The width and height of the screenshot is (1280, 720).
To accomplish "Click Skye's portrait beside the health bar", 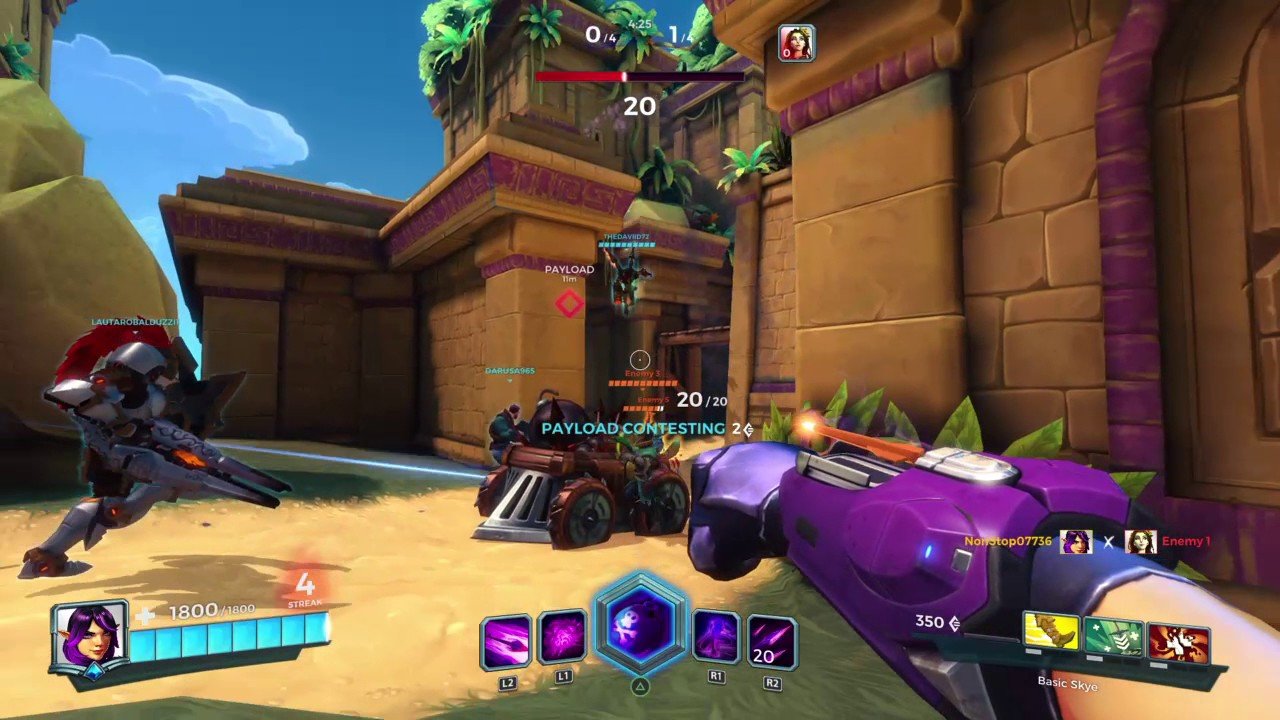I will pos(90,636).
